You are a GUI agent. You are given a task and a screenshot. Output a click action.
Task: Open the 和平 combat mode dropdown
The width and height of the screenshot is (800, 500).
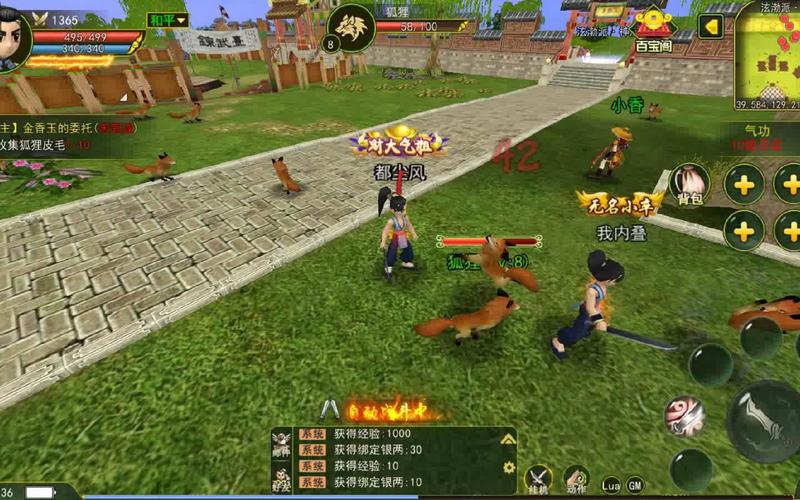[167, 20]
